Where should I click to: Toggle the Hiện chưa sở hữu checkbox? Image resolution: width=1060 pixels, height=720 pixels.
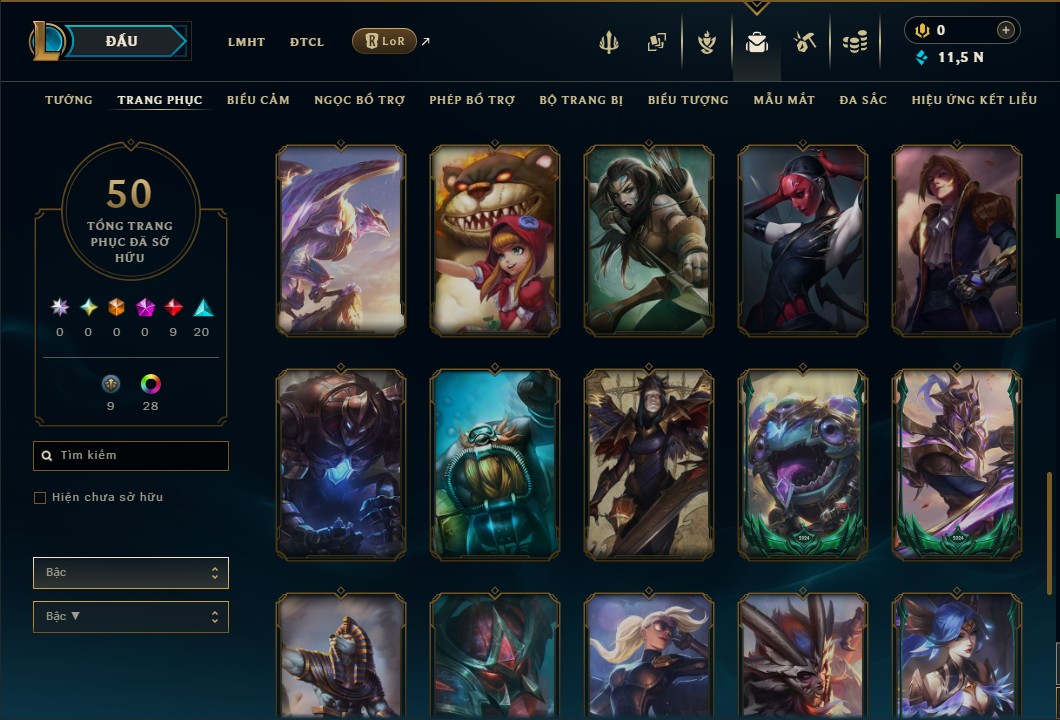[40, 498]
